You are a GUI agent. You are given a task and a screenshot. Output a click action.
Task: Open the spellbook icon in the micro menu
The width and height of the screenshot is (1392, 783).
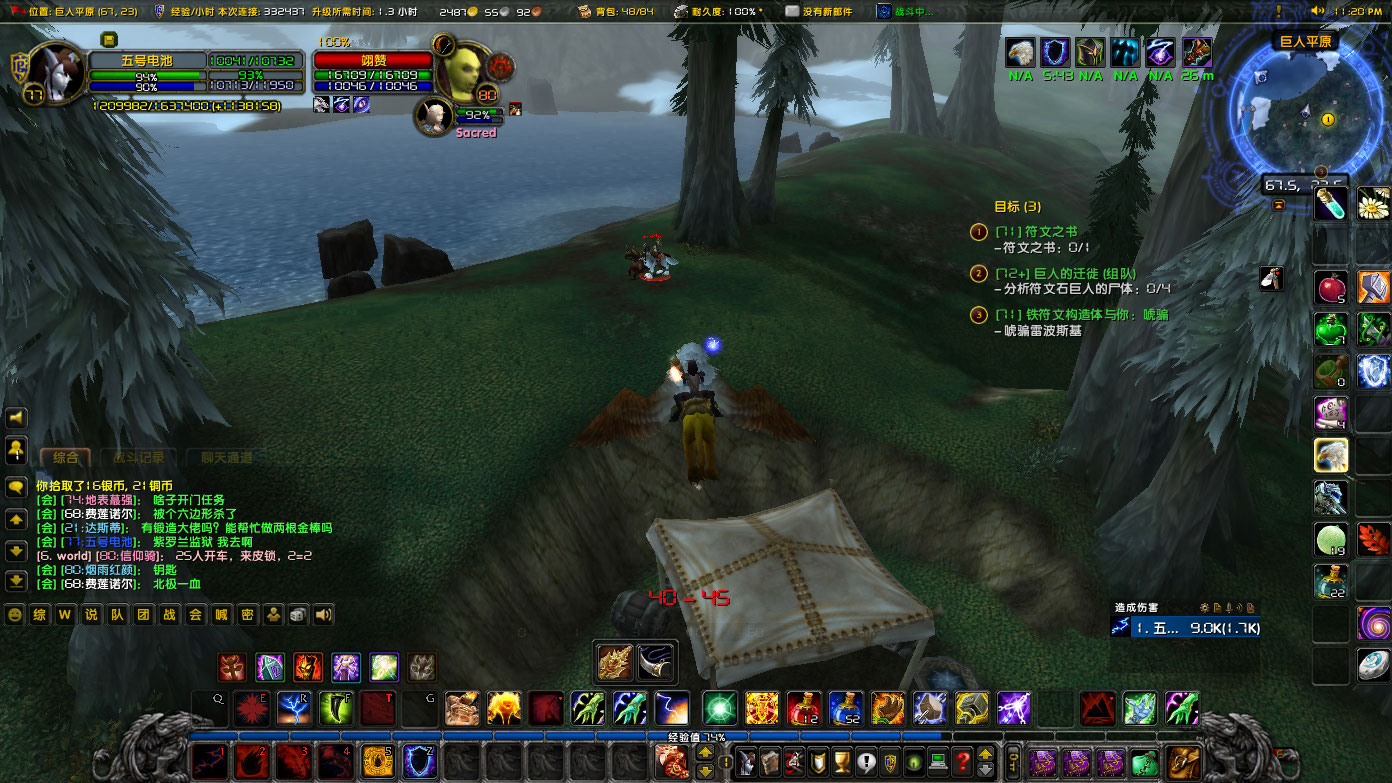768,762
